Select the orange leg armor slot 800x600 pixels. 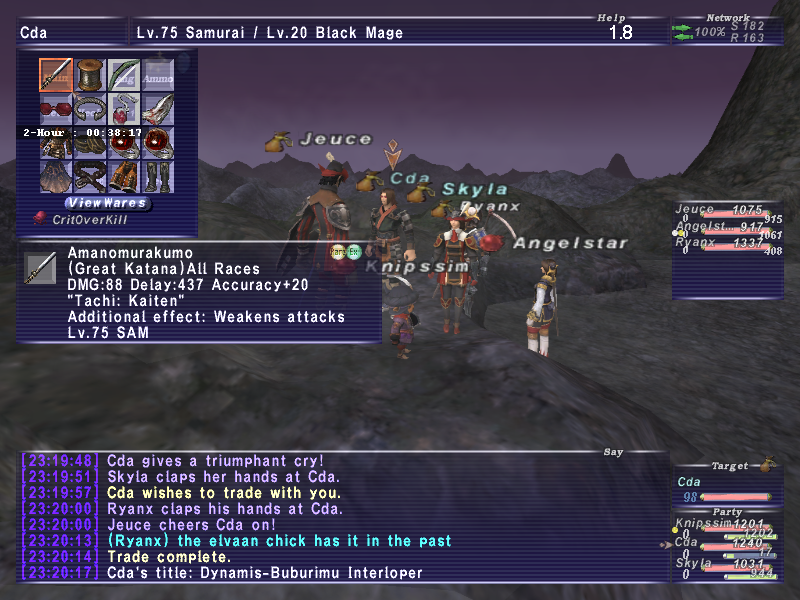point(124,177)
